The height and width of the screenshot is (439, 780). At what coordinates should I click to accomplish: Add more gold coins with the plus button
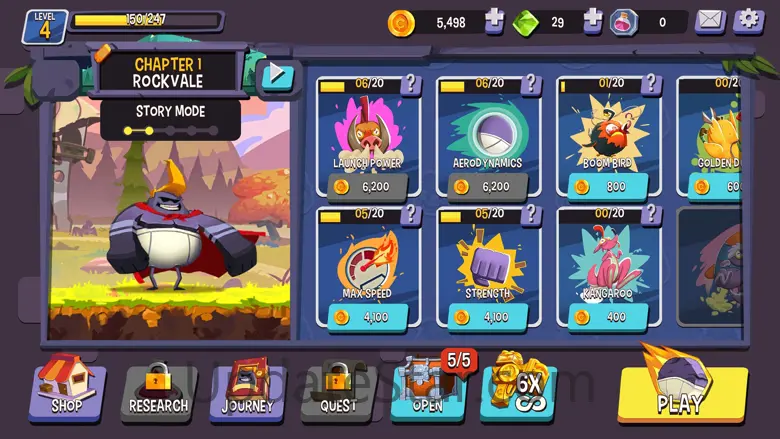494,21
